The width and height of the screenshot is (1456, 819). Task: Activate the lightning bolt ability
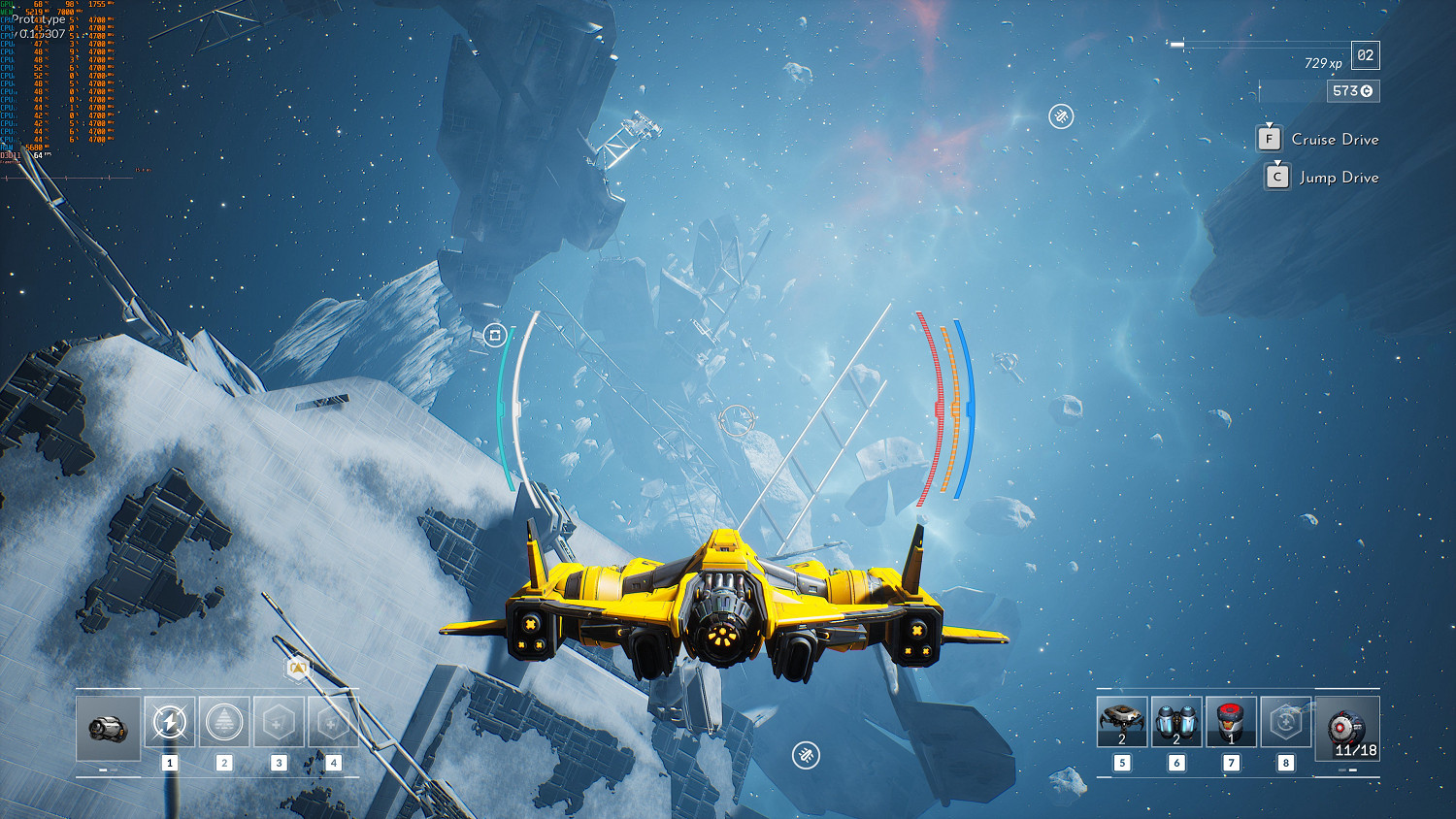coord(169,722)
